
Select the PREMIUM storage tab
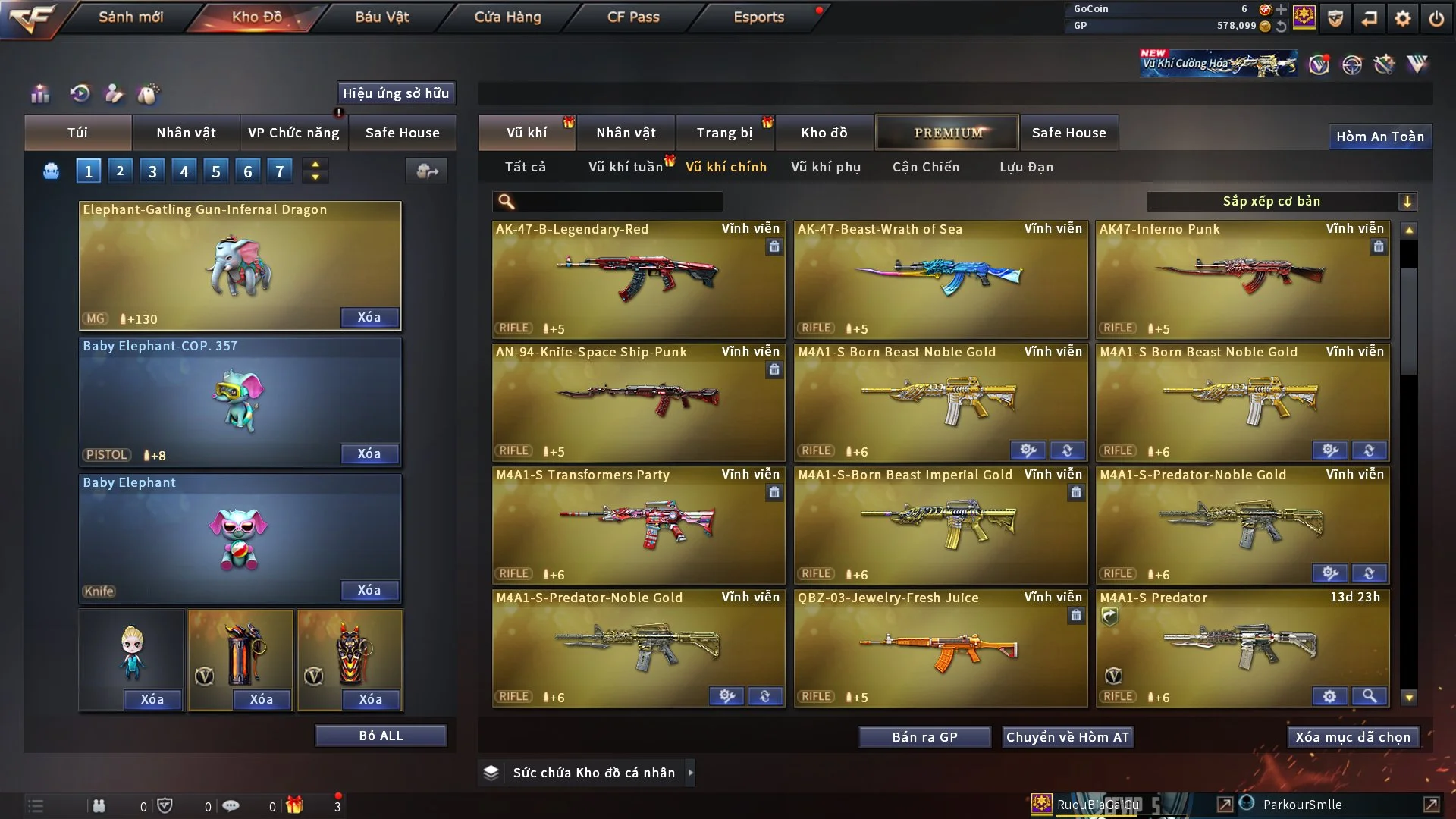pyautogui.click(x=947, y=133)
